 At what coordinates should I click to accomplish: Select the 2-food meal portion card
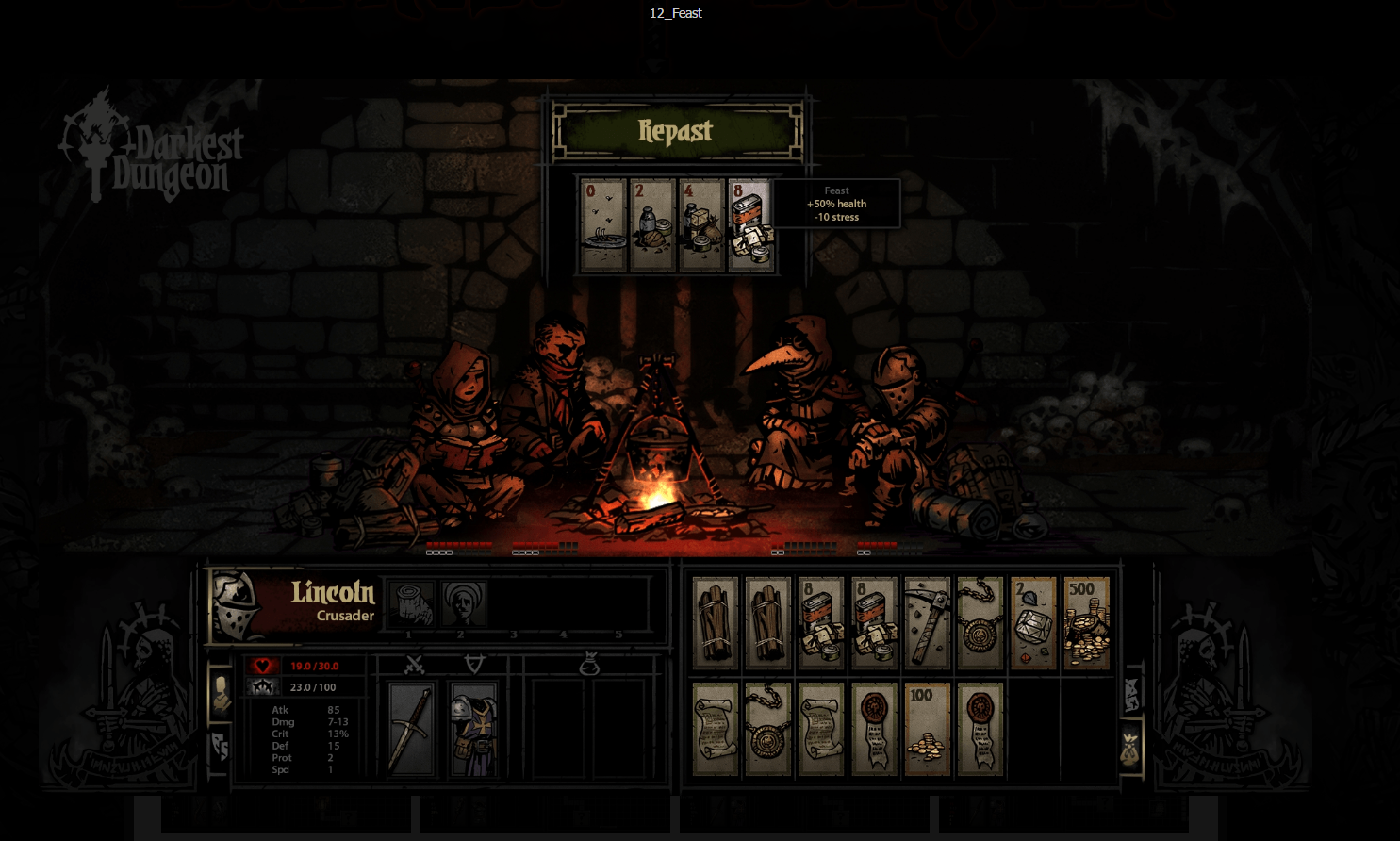pyautogui.click(x=651, y=223)
